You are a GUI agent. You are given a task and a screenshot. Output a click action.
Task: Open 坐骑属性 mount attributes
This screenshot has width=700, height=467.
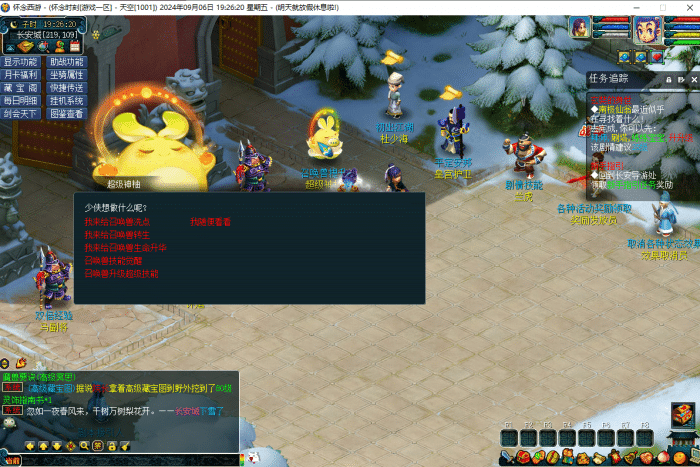(66, 75)
